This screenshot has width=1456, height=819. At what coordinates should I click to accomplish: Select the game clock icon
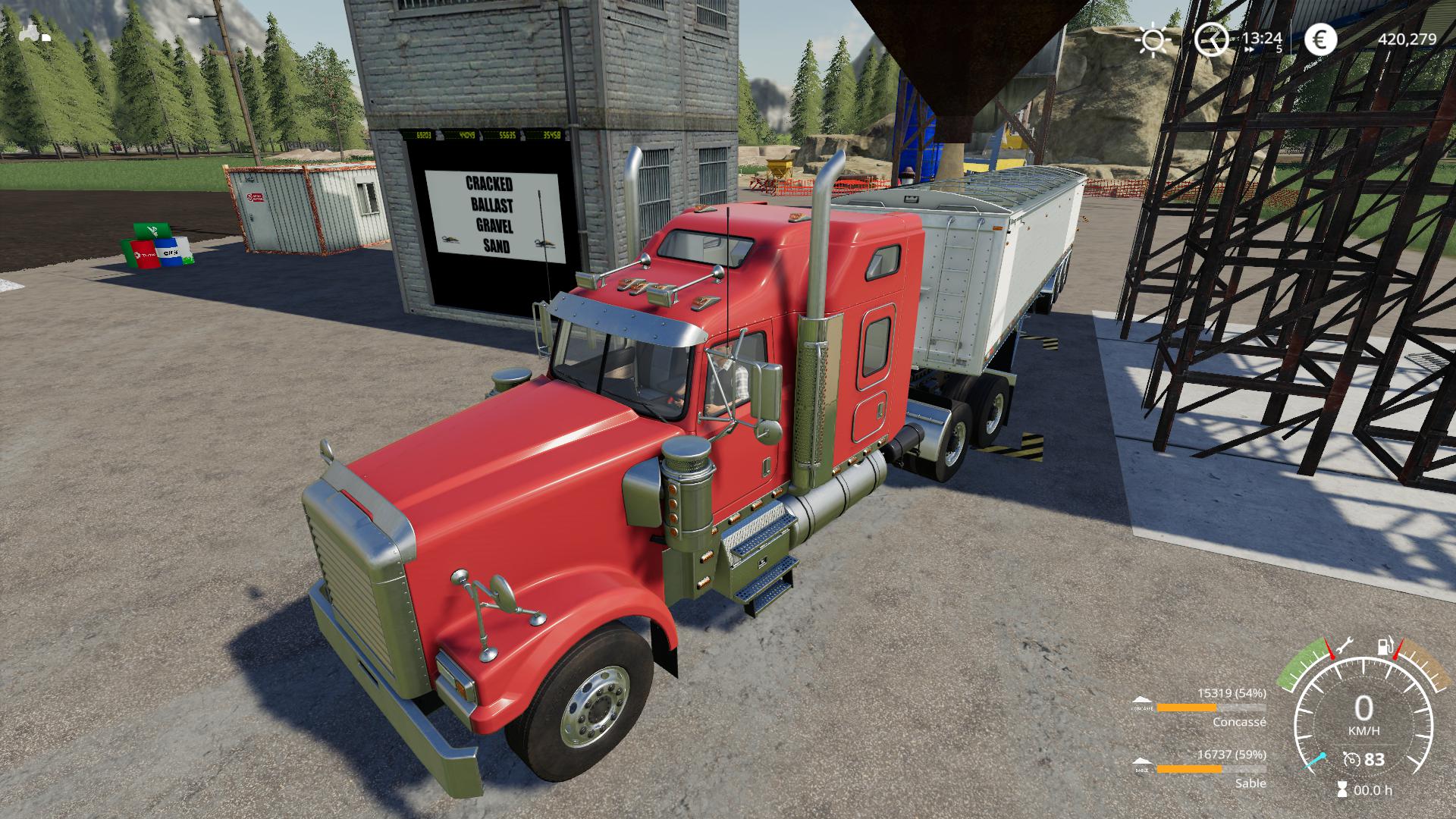[x=1211, y=39]
